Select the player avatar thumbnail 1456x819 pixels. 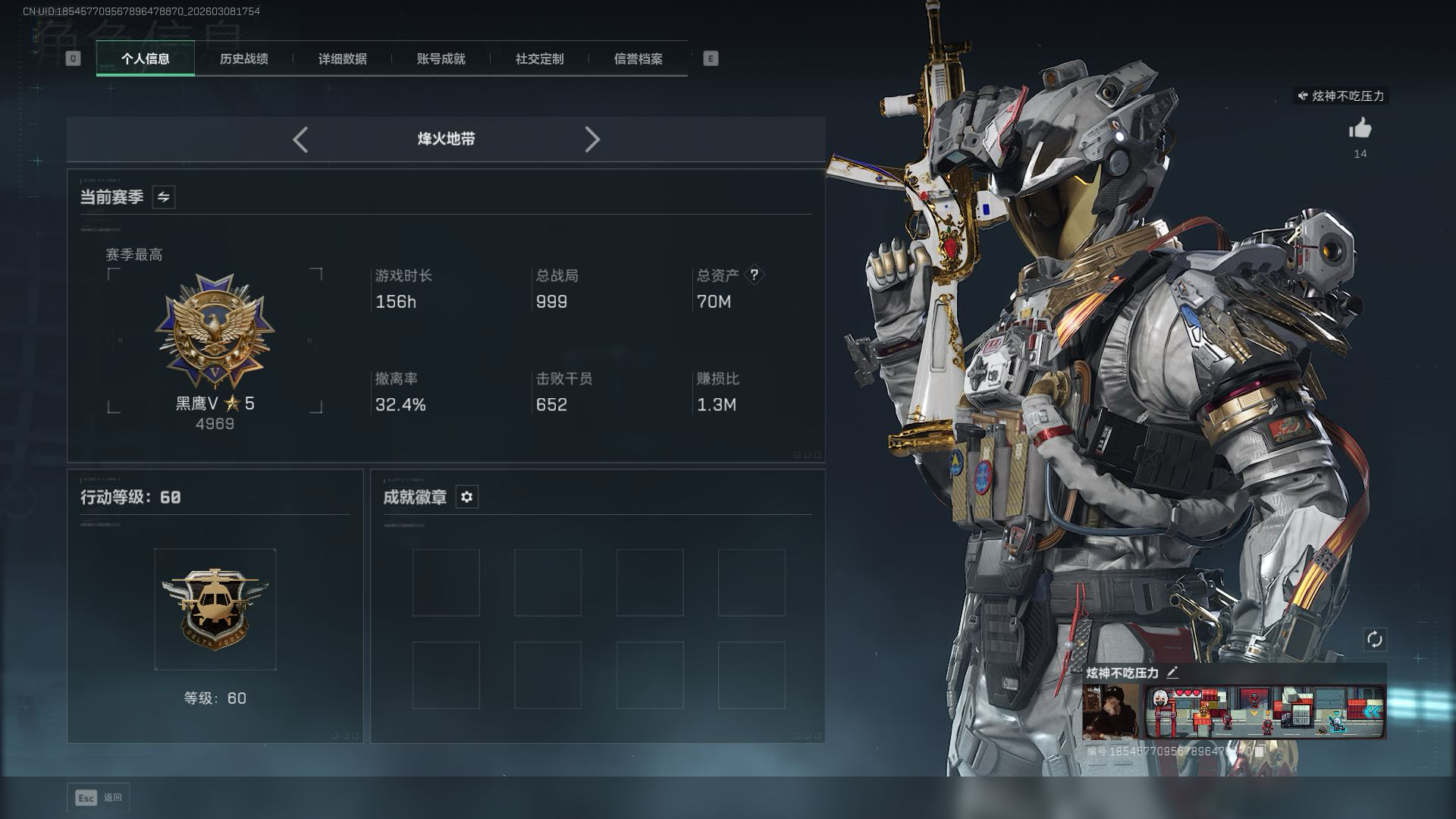[1110, 711]
